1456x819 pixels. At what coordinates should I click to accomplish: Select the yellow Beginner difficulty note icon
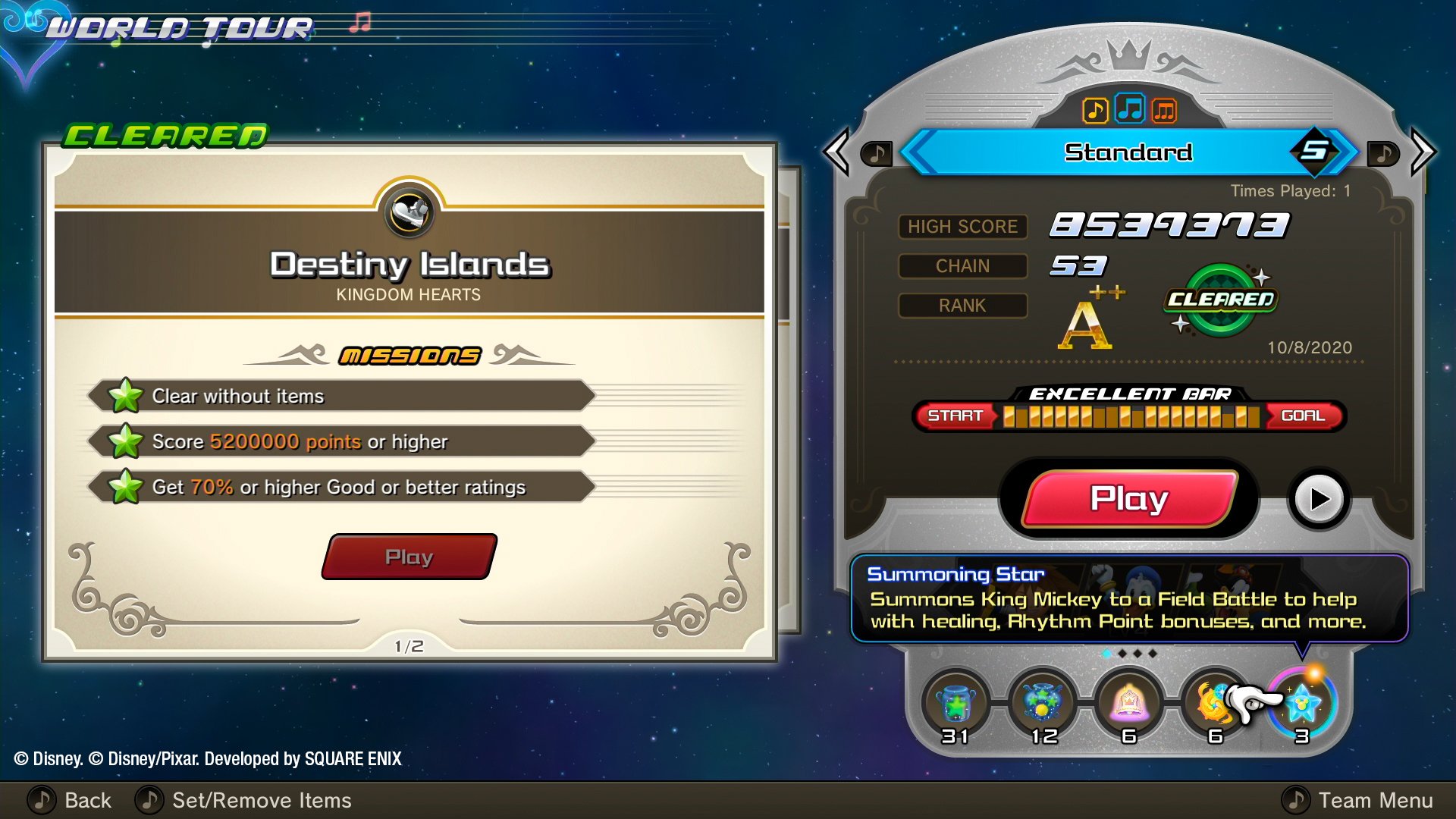[x=1094, y=111]
